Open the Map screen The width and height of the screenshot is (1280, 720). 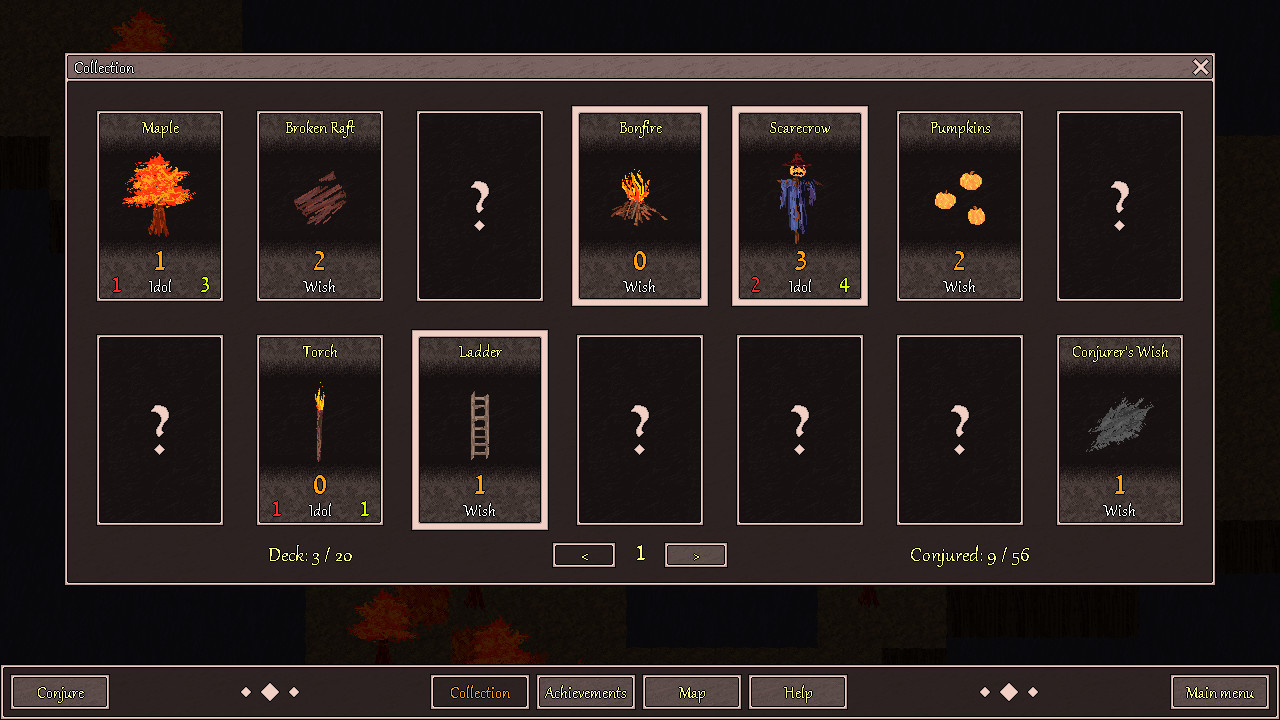(x=692, y=691)
